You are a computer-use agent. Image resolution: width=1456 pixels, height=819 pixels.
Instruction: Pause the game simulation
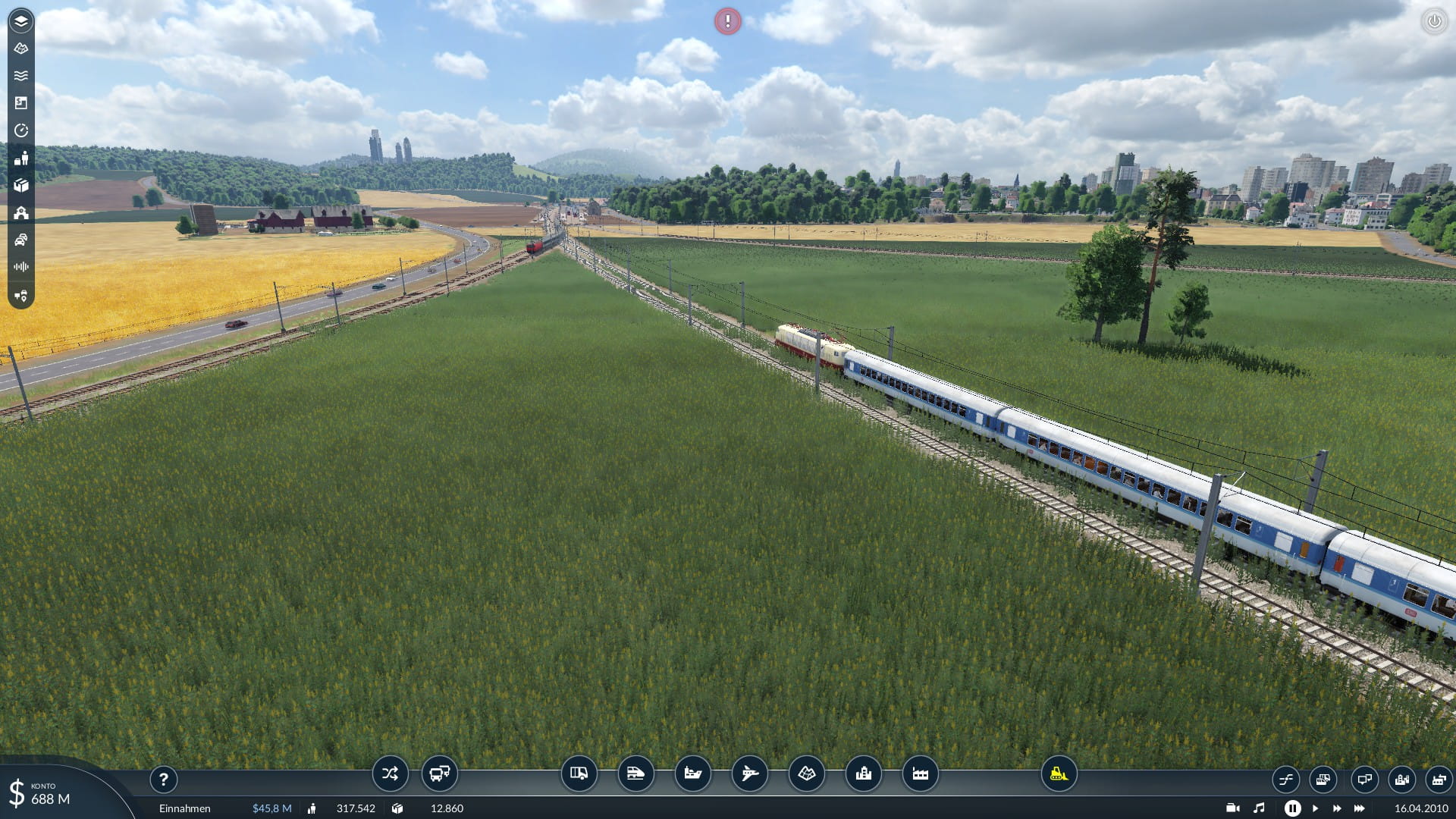[x=1292, y=808]
